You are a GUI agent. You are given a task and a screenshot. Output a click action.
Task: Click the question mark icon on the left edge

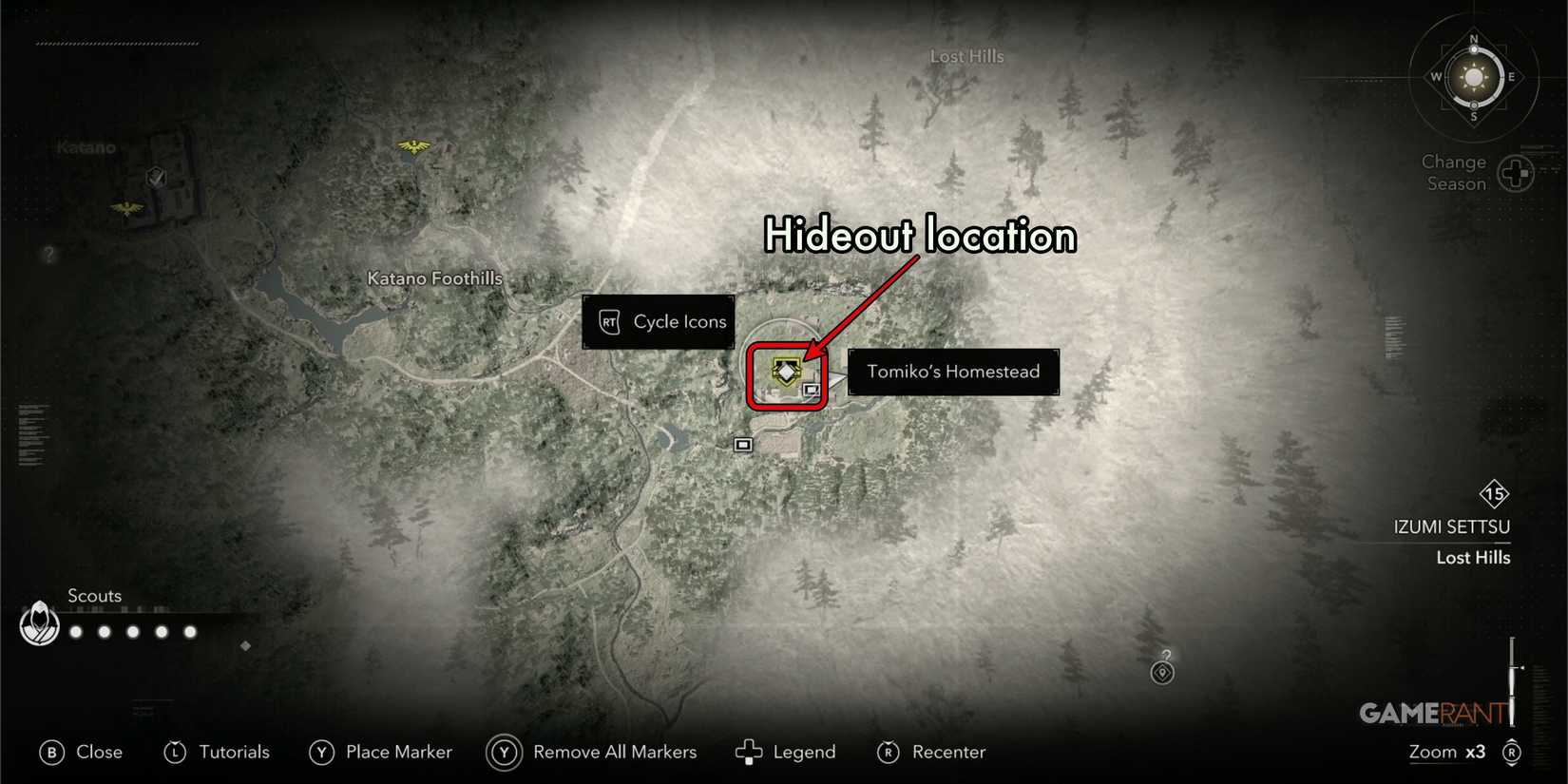(x=48, y=253)
